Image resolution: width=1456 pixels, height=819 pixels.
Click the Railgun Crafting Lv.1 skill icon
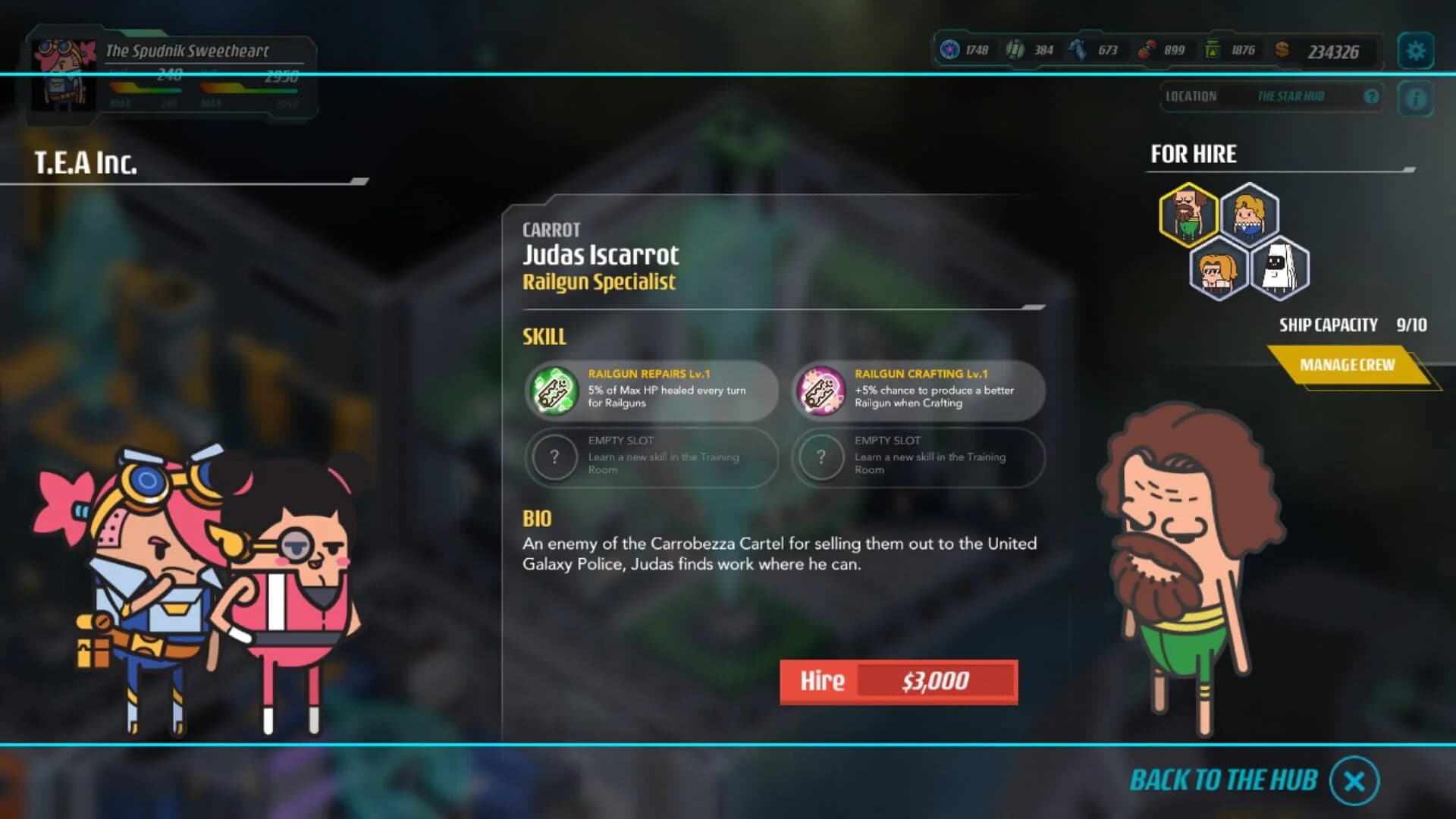(821, 391)
